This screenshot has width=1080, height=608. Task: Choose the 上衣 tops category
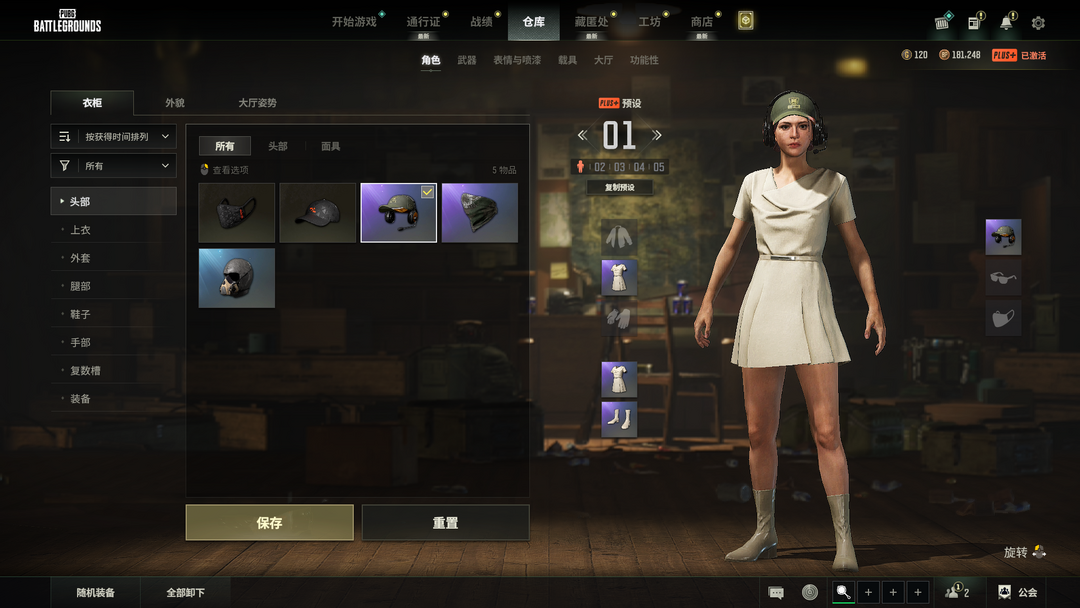(80, 230)
